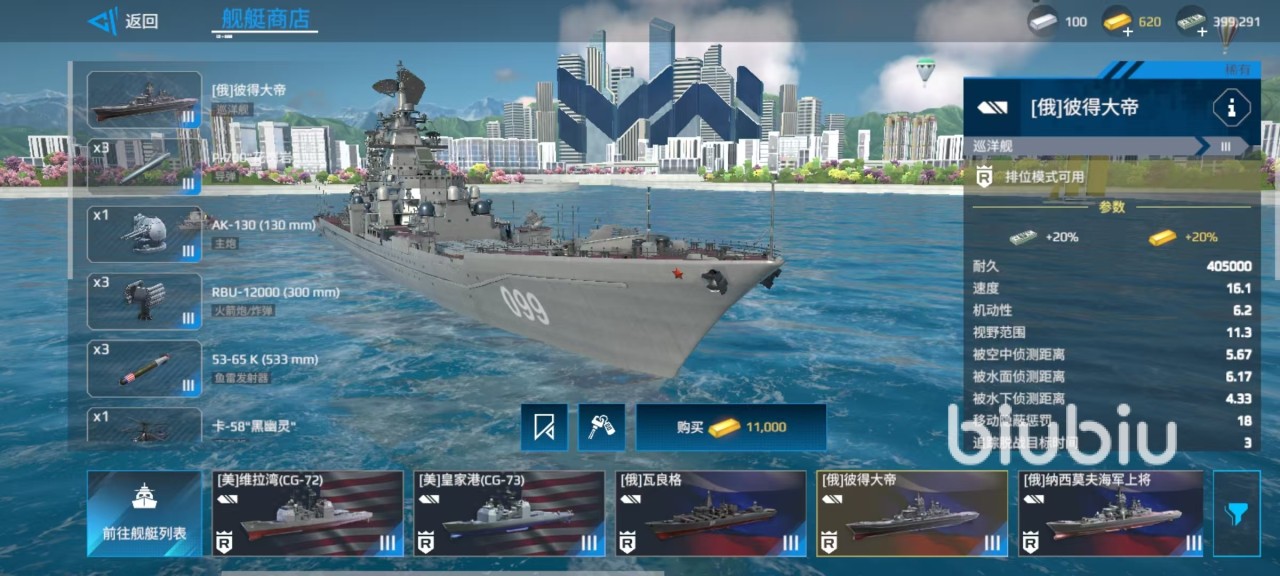Open the paint spray customization button
The height and width of the screenshot is (576, 1280).
coord(601,427)
